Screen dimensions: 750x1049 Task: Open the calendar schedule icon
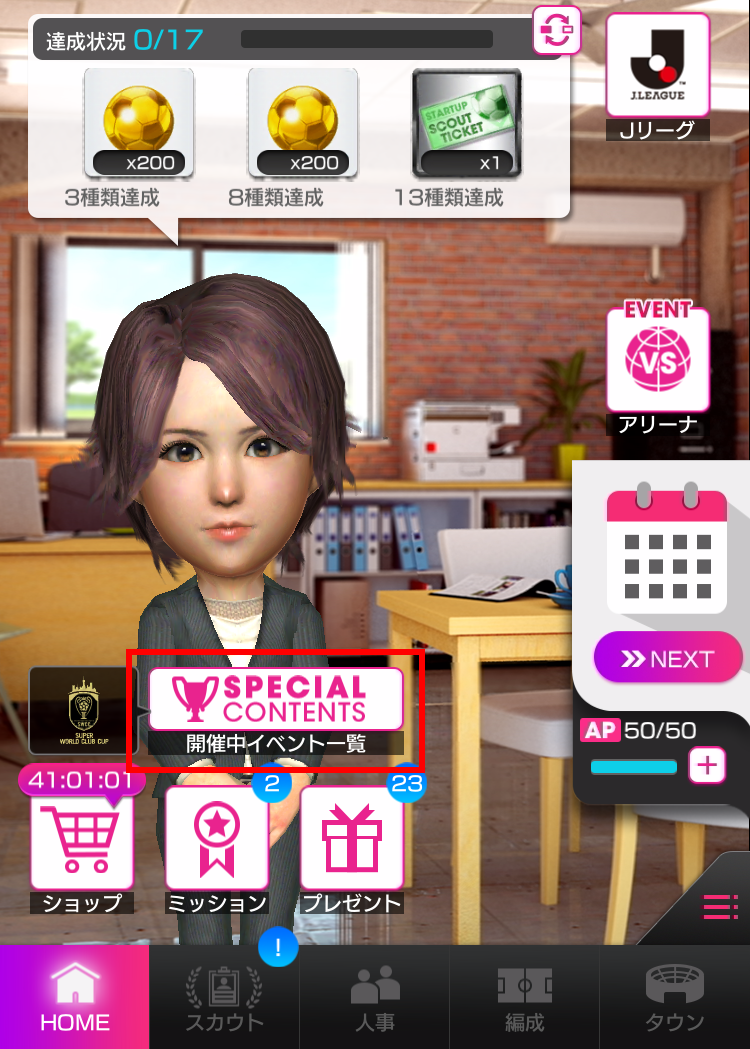tap(666, 549)
